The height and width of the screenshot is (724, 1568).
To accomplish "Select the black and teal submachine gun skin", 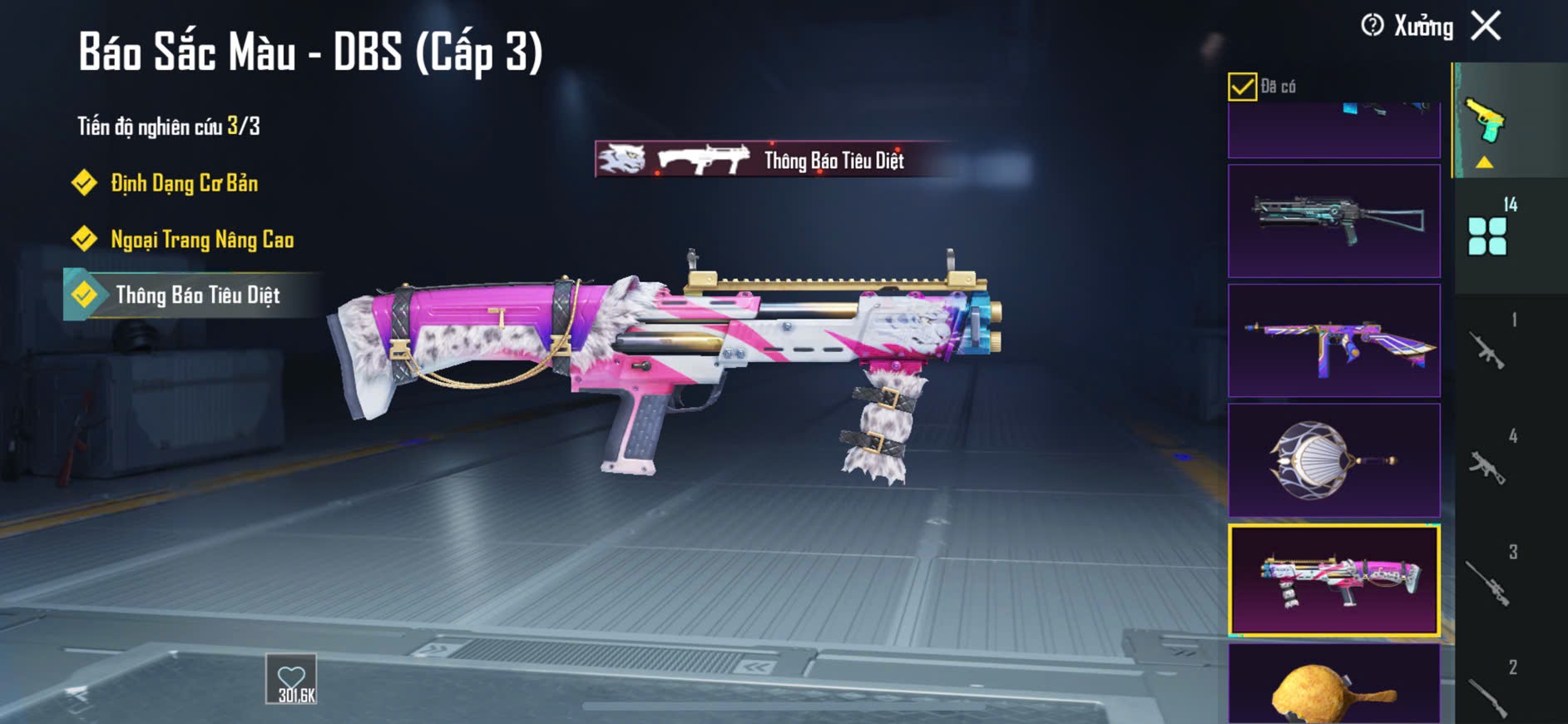I will tap(1333, 221).
